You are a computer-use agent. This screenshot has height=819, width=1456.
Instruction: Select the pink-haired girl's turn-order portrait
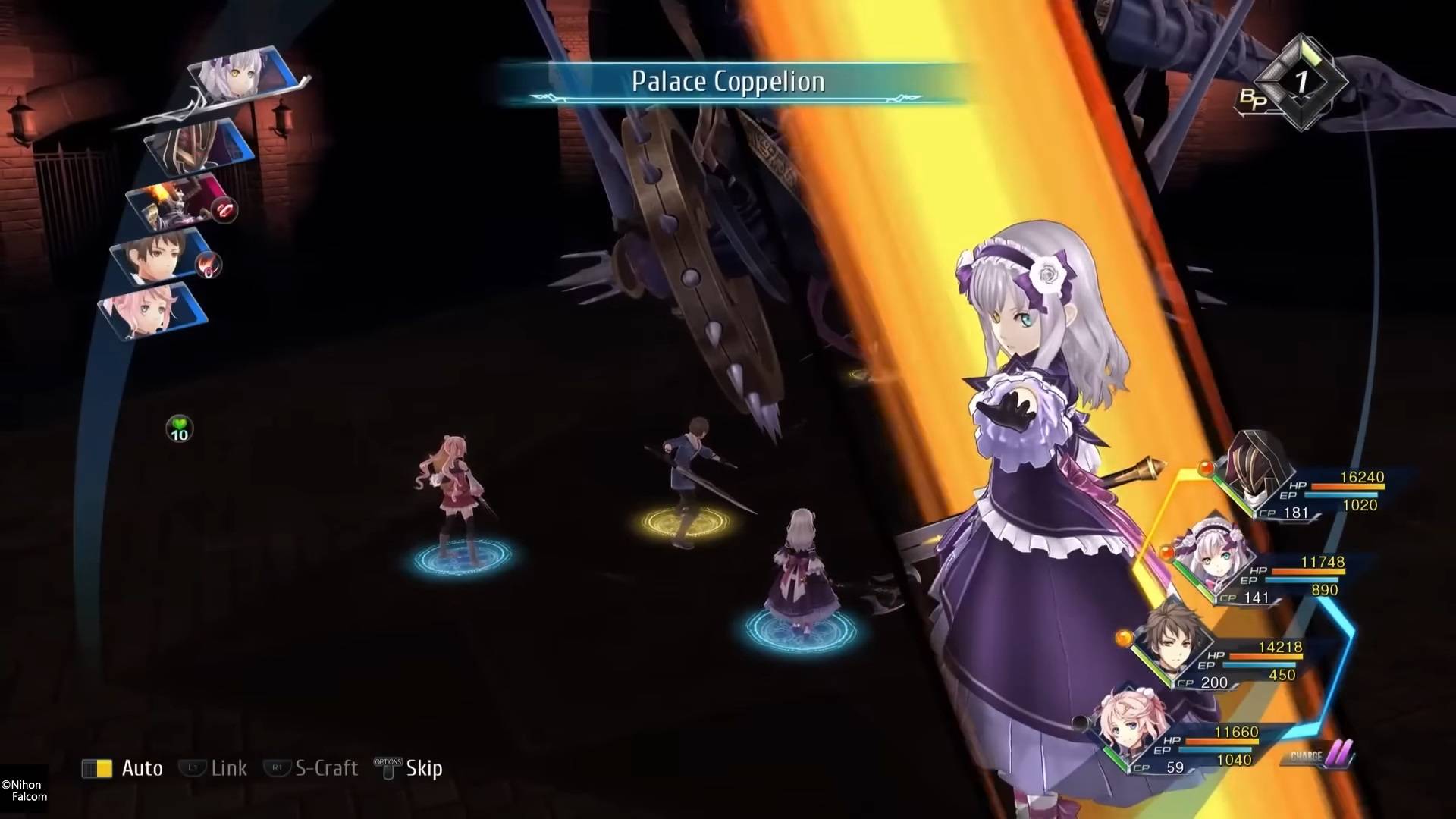point(150,311)
